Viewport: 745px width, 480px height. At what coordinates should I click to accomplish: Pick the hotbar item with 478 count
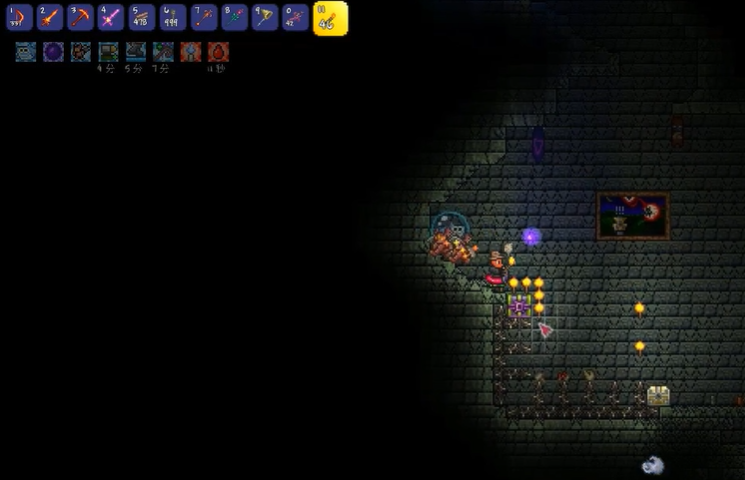pyautogui.click(x=142, y=17)
